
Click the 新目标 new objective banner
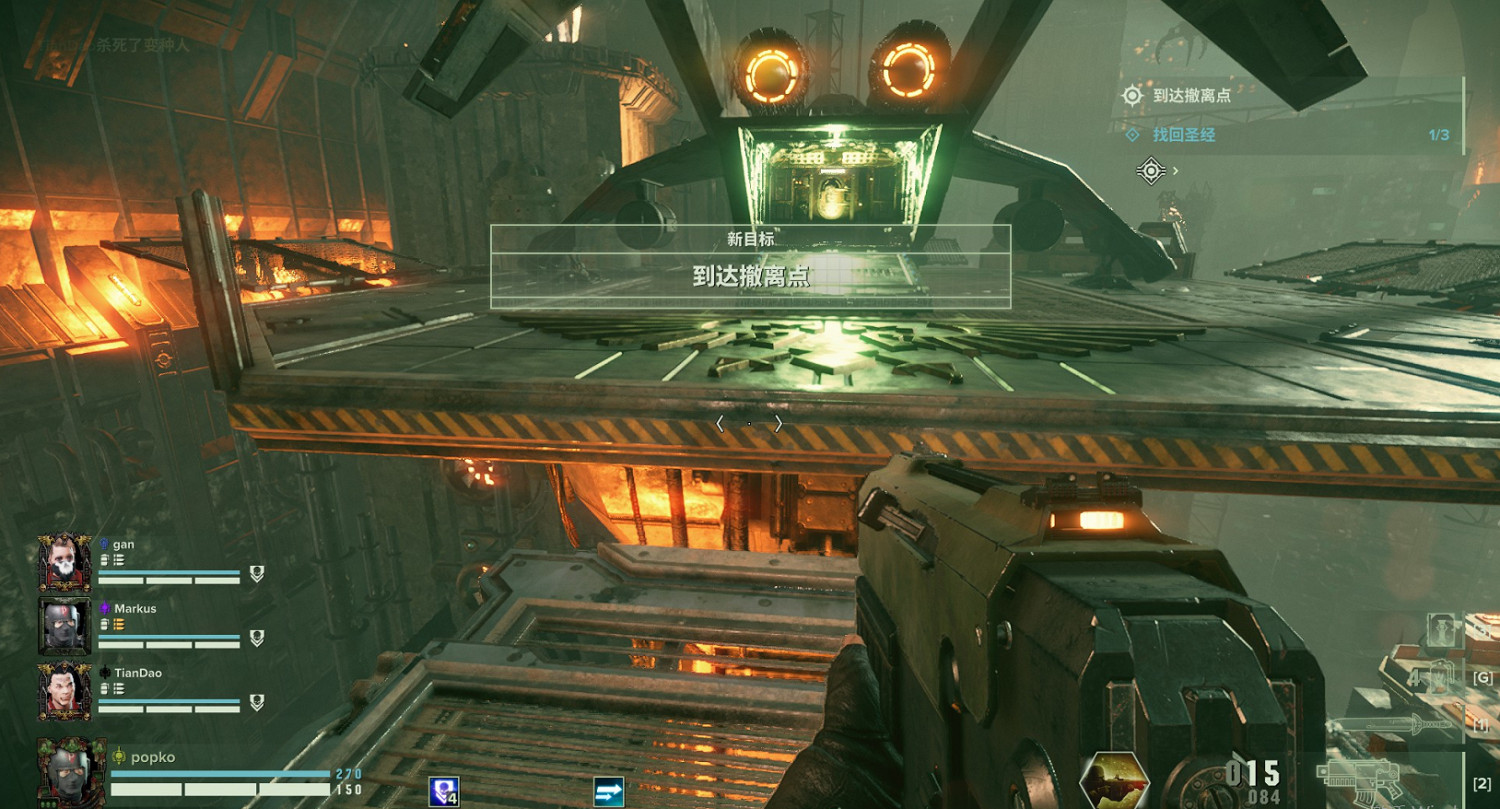(x=750, y=266)
